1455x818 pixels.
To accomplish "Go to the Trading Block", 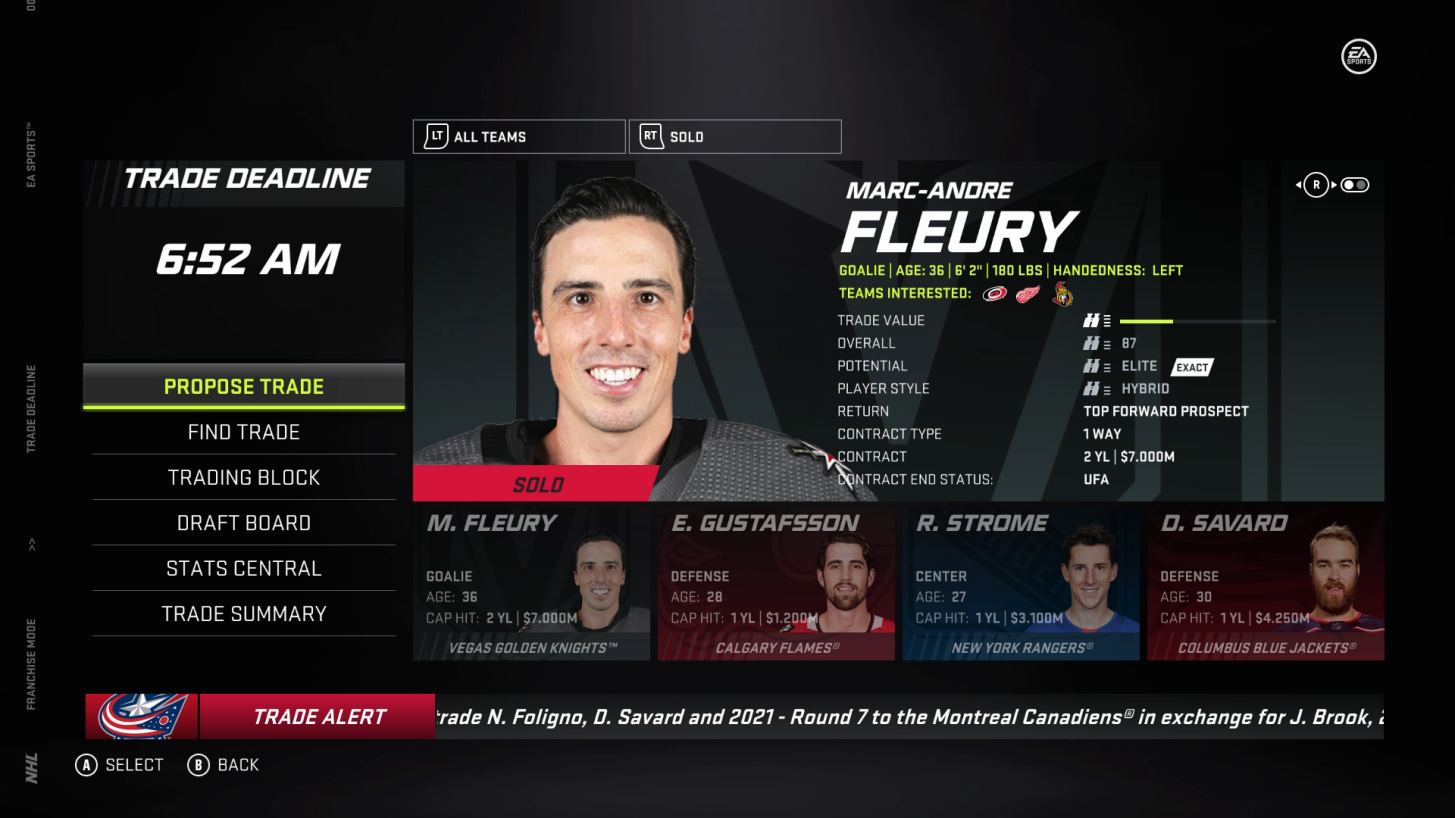I will tap(244, 478).
